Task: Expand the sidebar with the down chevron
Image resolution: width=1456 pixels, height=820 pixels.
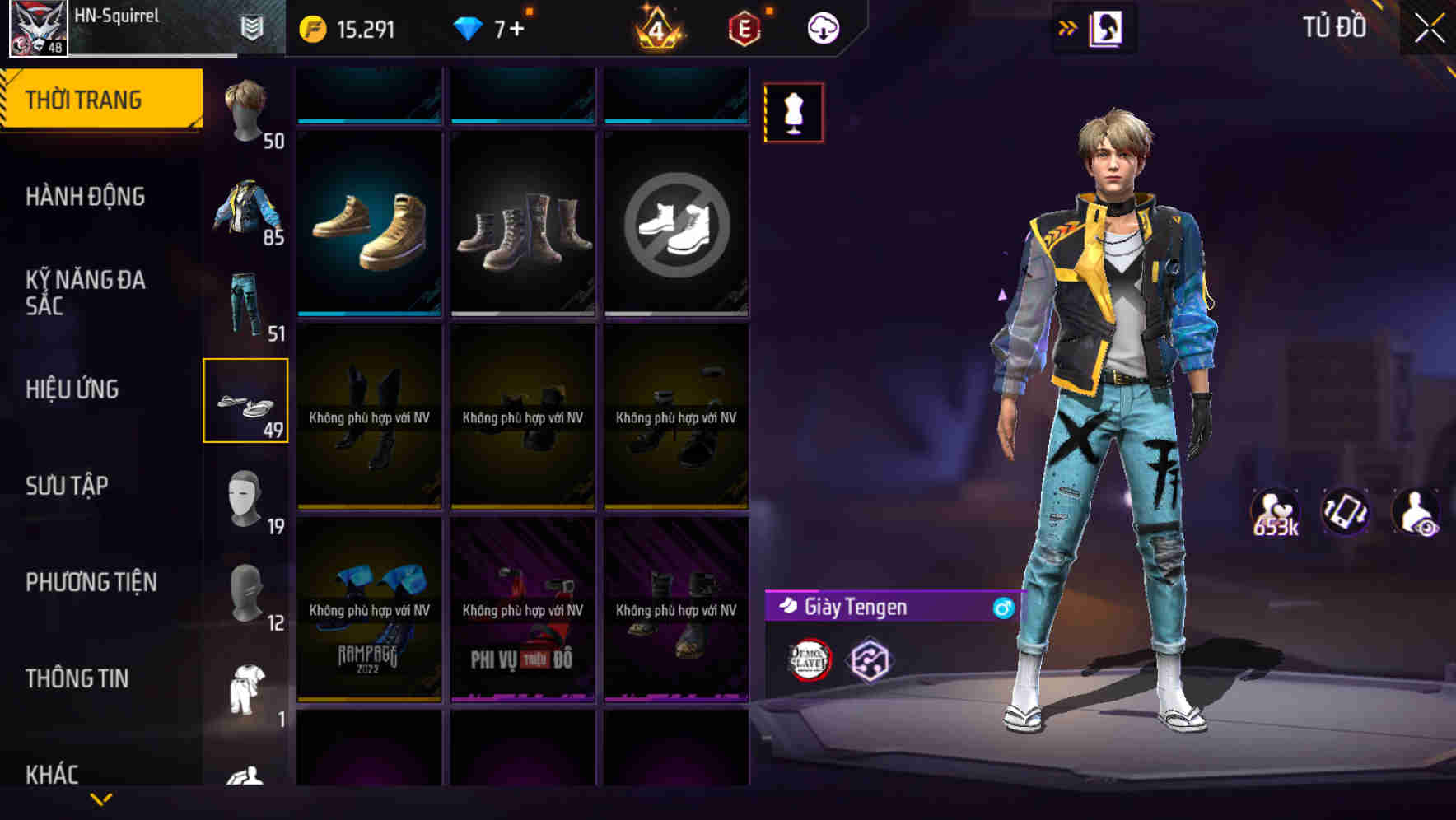Action: (x=99, y=799)
